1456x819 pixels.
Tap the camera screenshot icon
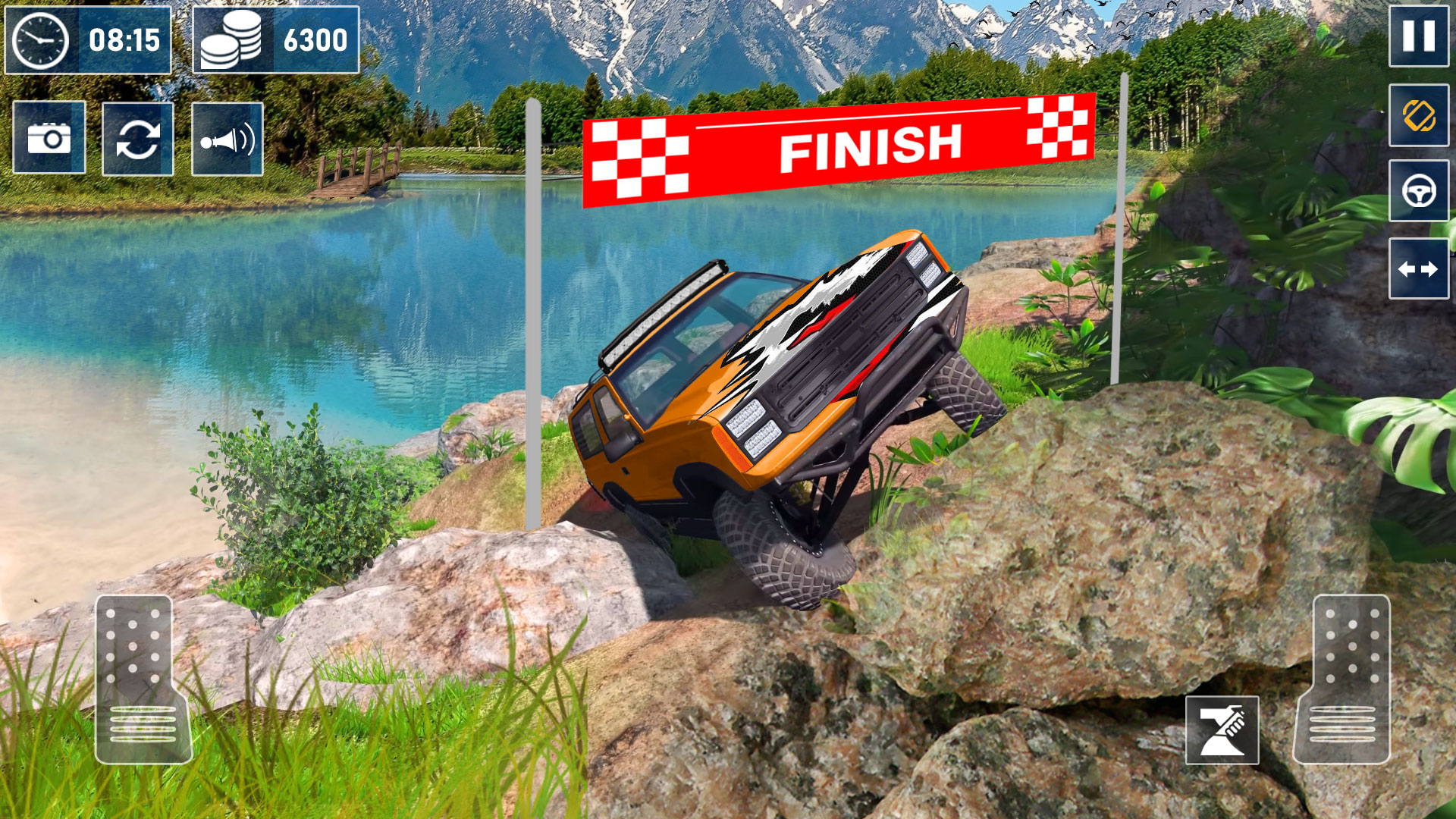pos(49,139)
